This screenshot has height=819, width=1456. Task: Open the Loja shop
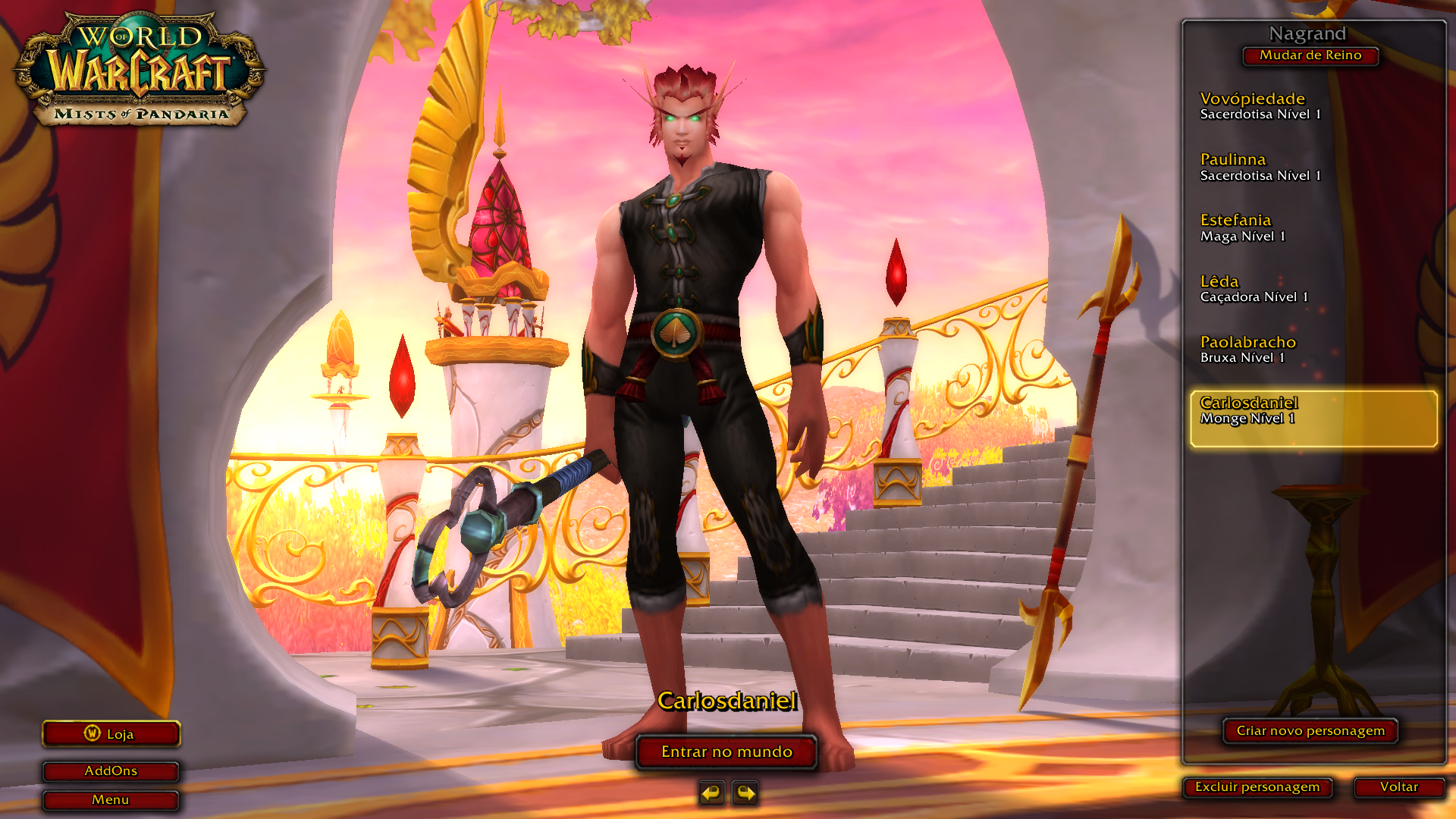click(111, 734)
